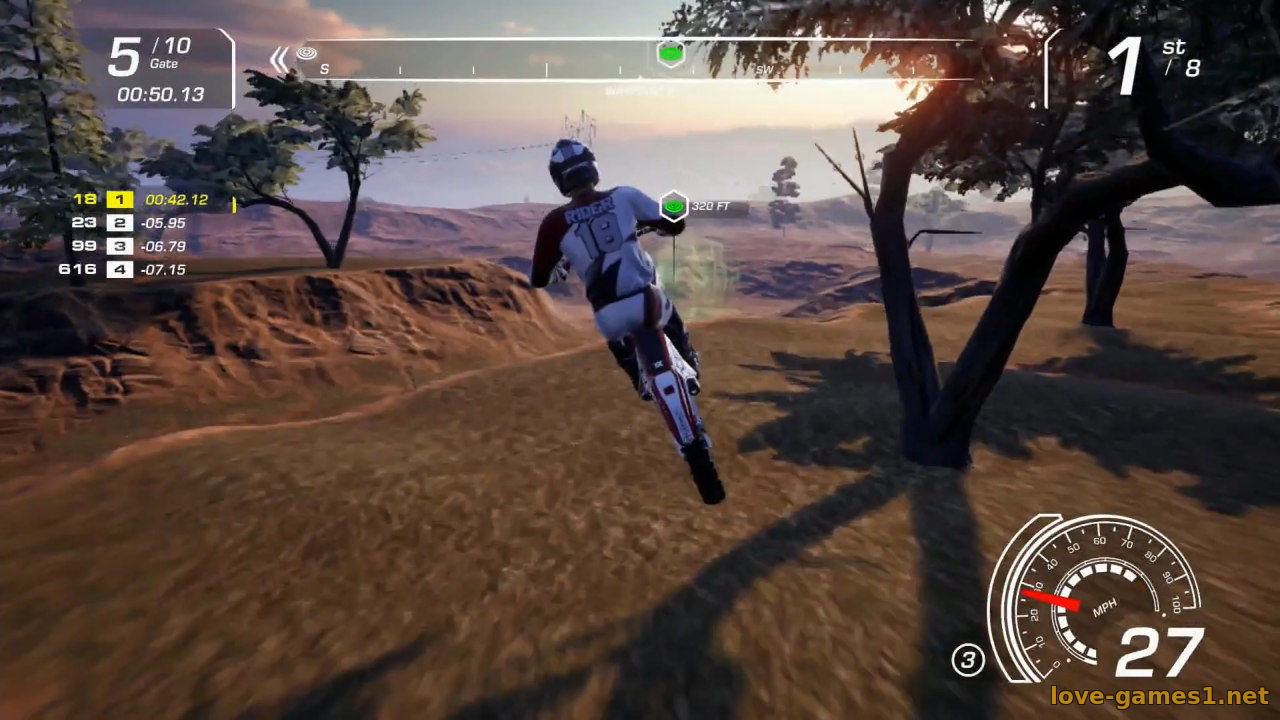The image size is (1280, 720).
Task: Select rider 616 in fourth place row
Action: pyautogui.click(x=78, y=269)
